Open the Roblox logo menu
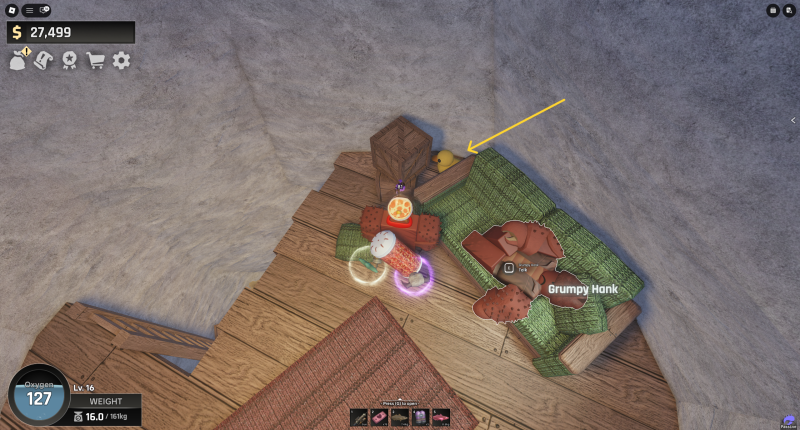This screenshot has height=430, width=800. coord(11,10)
